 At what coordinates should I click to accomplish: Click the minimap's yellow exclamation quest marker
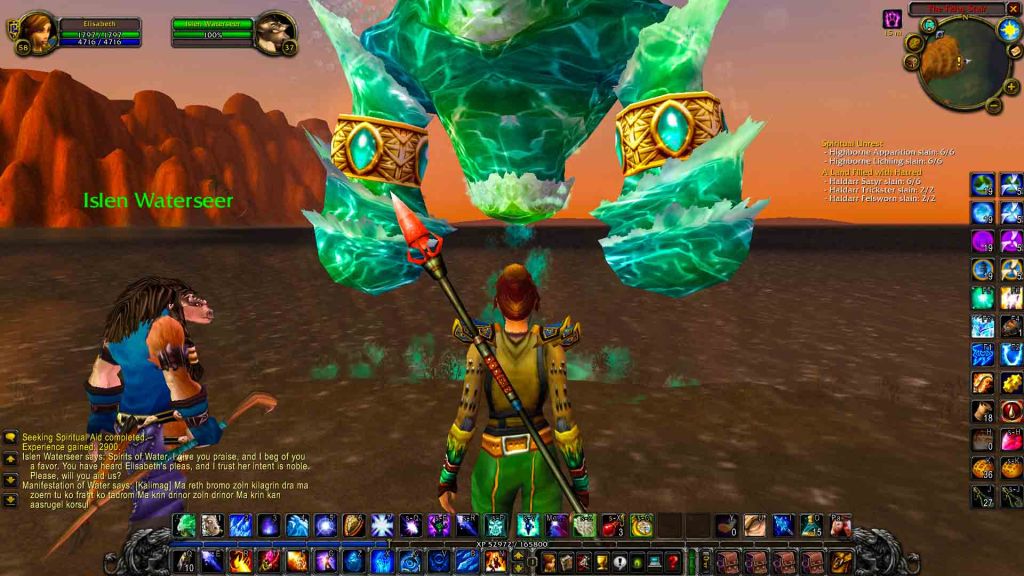click(959, 62)
